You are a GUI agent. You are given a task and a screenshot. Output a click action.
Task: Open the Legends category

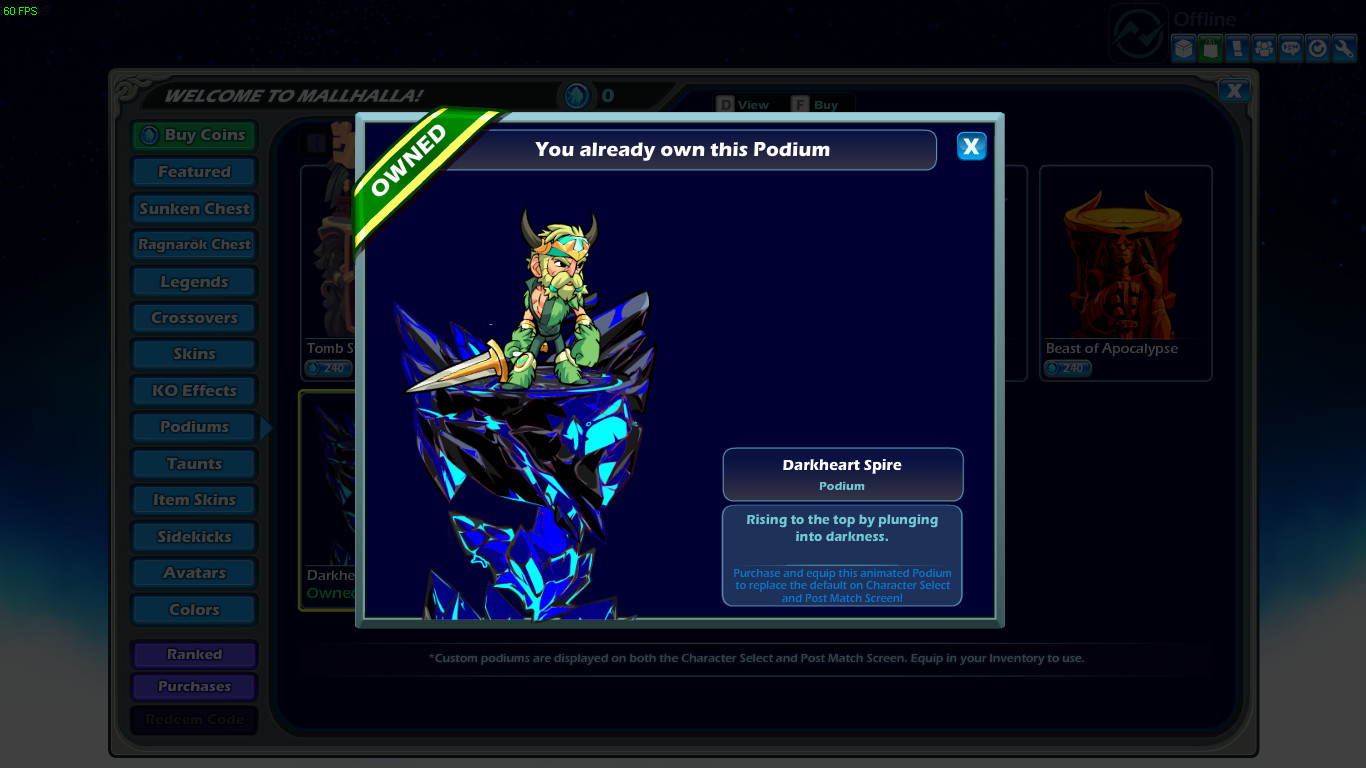click(x=193, y=281)
